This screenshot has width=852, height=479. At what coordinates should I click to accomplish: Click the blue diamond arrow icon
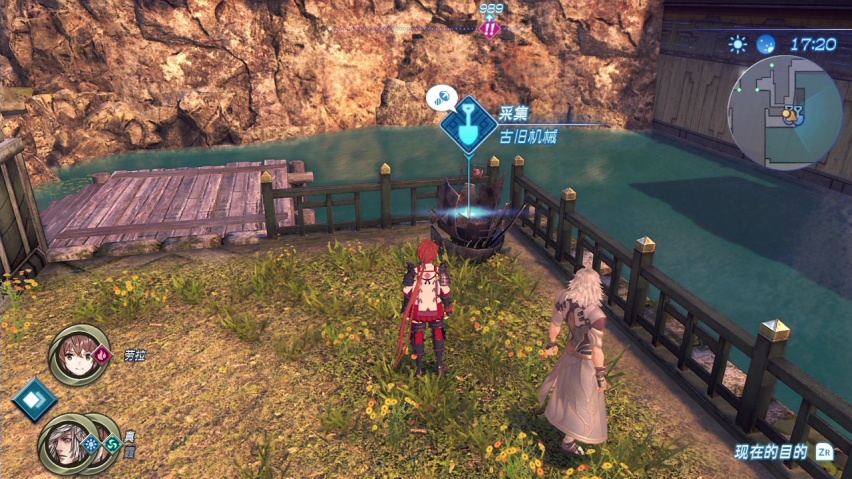(33, 398)
